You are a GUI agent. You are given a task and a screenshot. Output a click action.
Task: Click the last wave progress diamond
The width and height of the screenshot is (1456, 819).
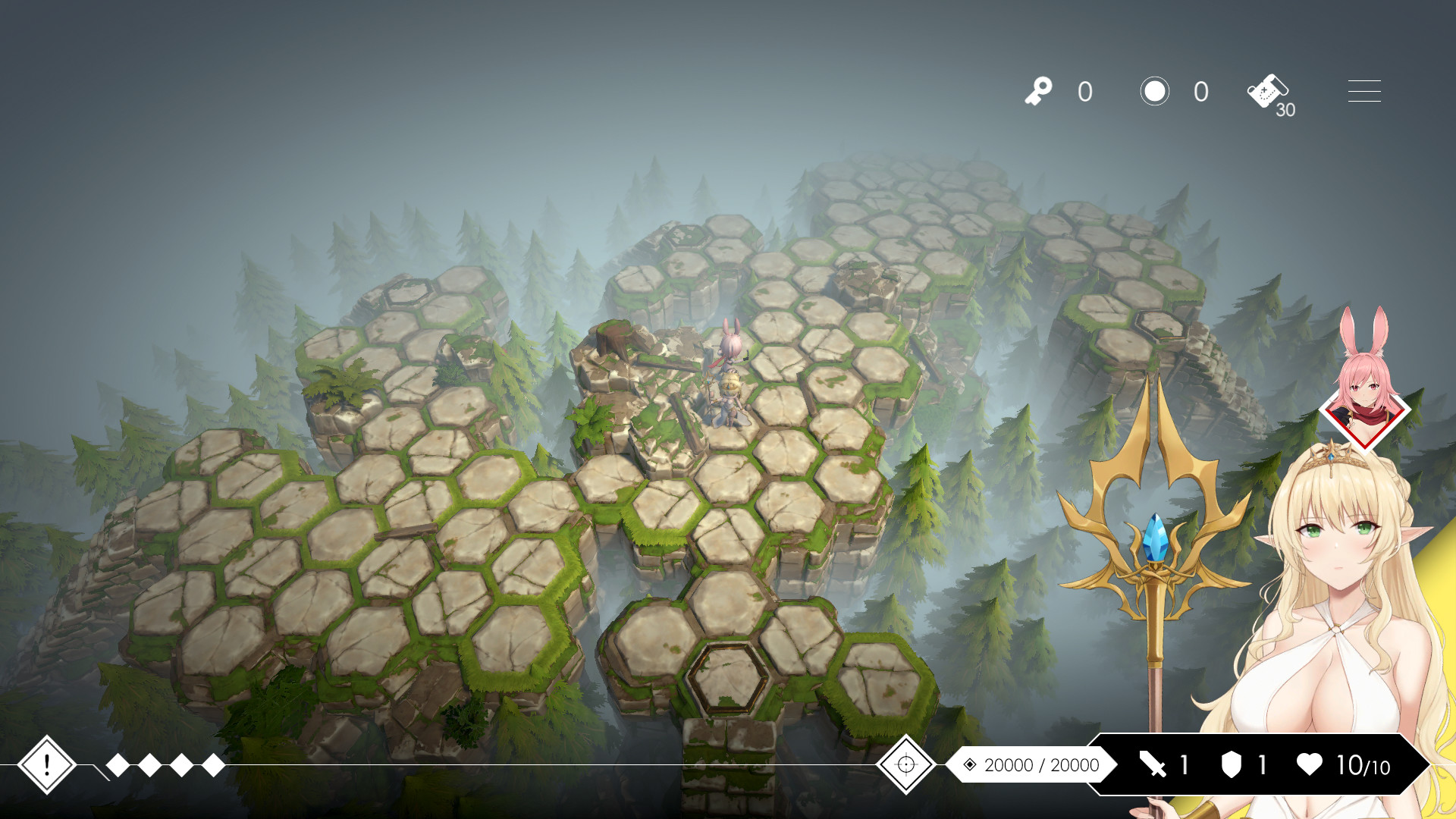click(215, 766)
